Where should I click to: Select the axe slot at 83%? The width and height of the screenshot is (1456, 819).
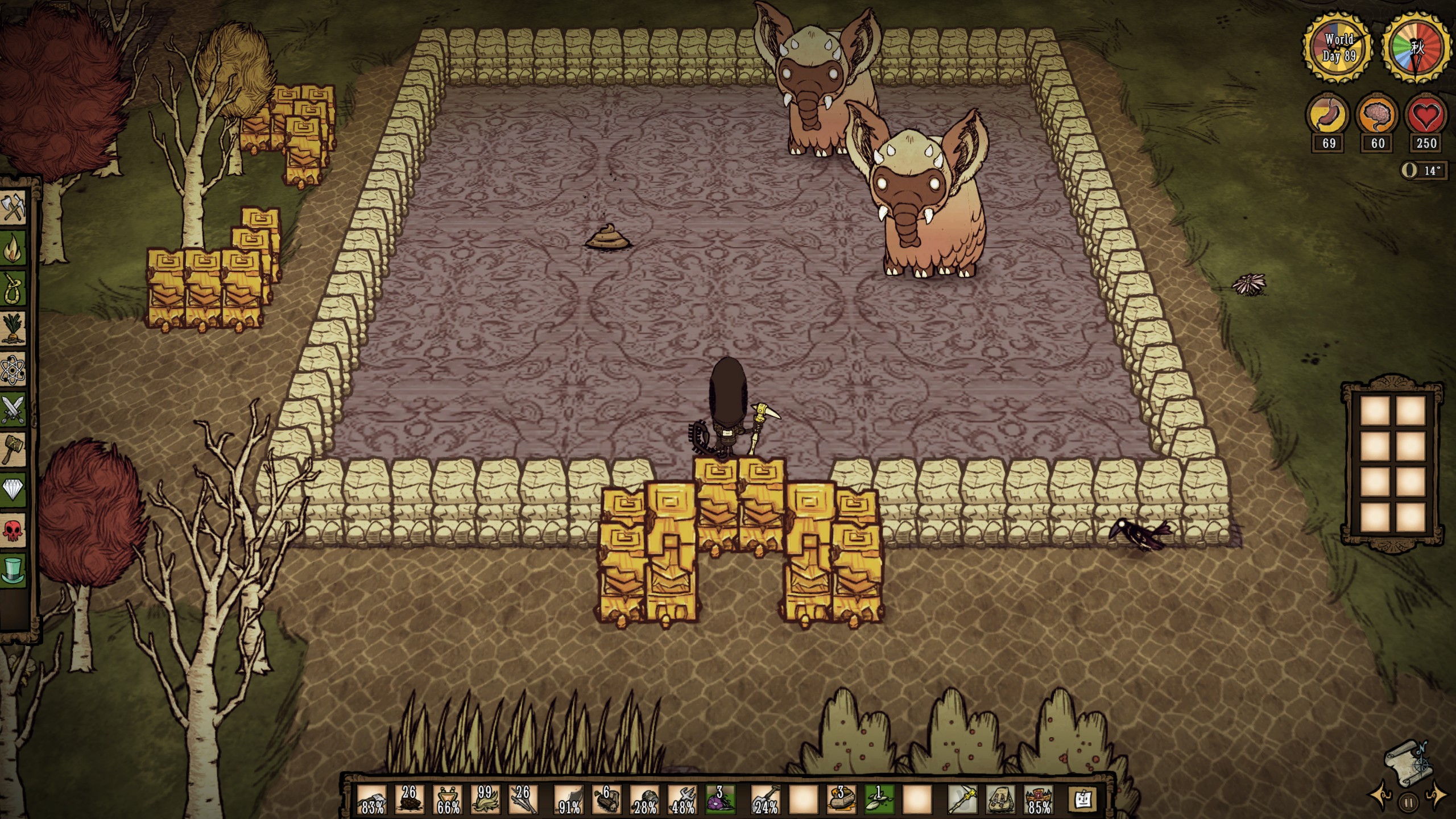(372, 800)
